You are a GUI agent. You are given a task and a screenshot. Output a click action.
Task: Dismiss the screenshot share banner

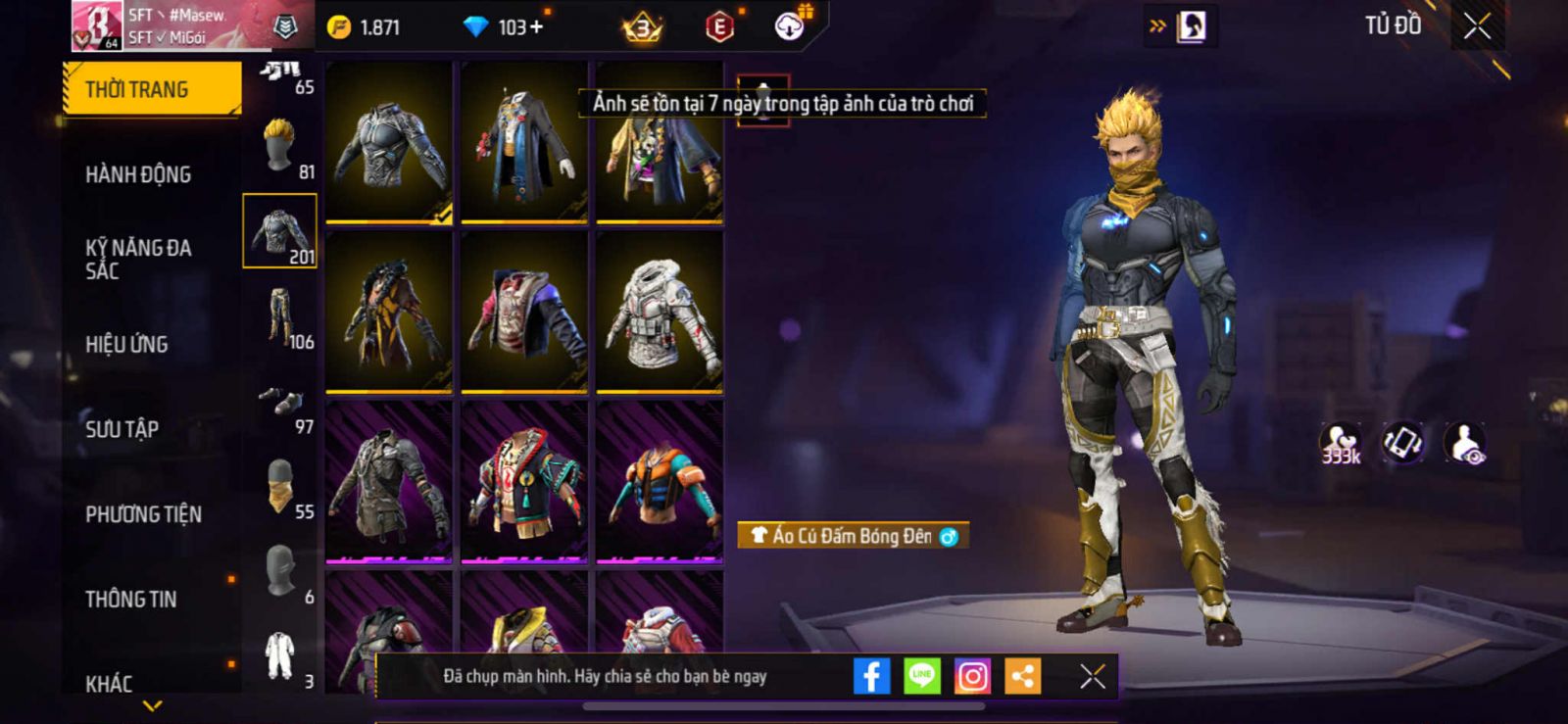(1093, 676)
